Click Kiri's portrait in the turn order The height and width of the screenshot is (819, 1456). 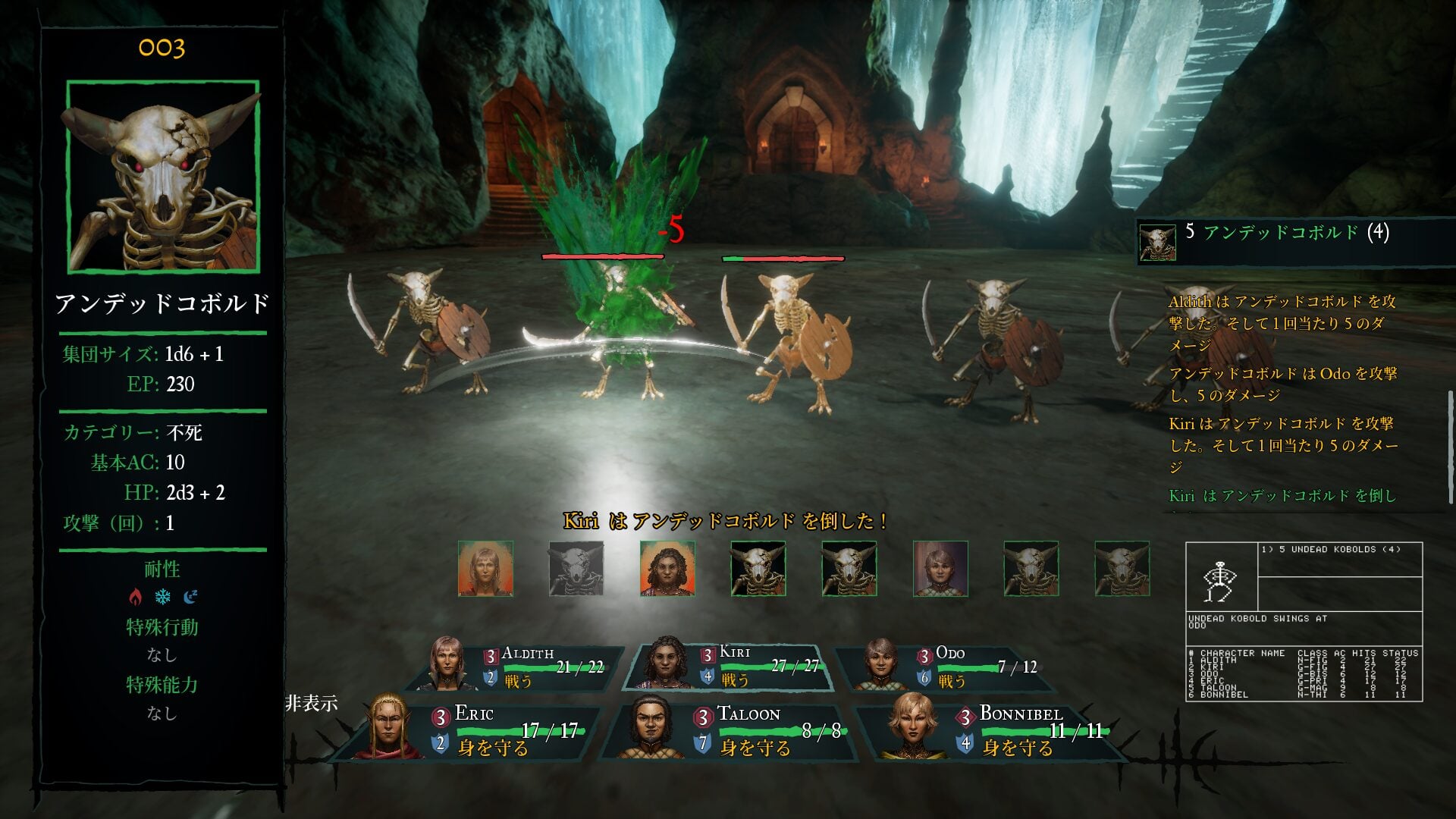667,569
